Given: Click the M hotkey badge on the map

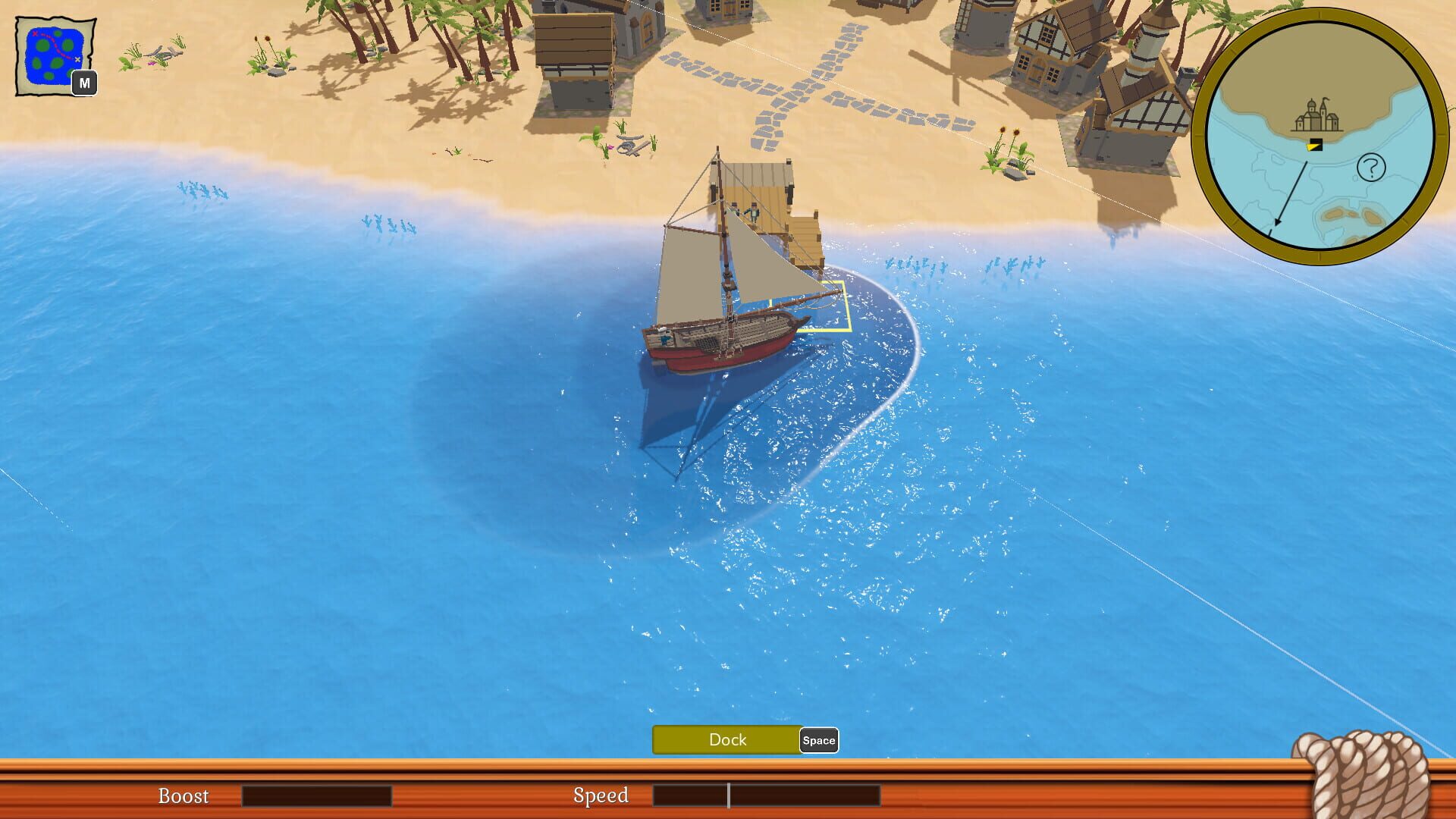Looking at the screenshot, I should [86, 83].
